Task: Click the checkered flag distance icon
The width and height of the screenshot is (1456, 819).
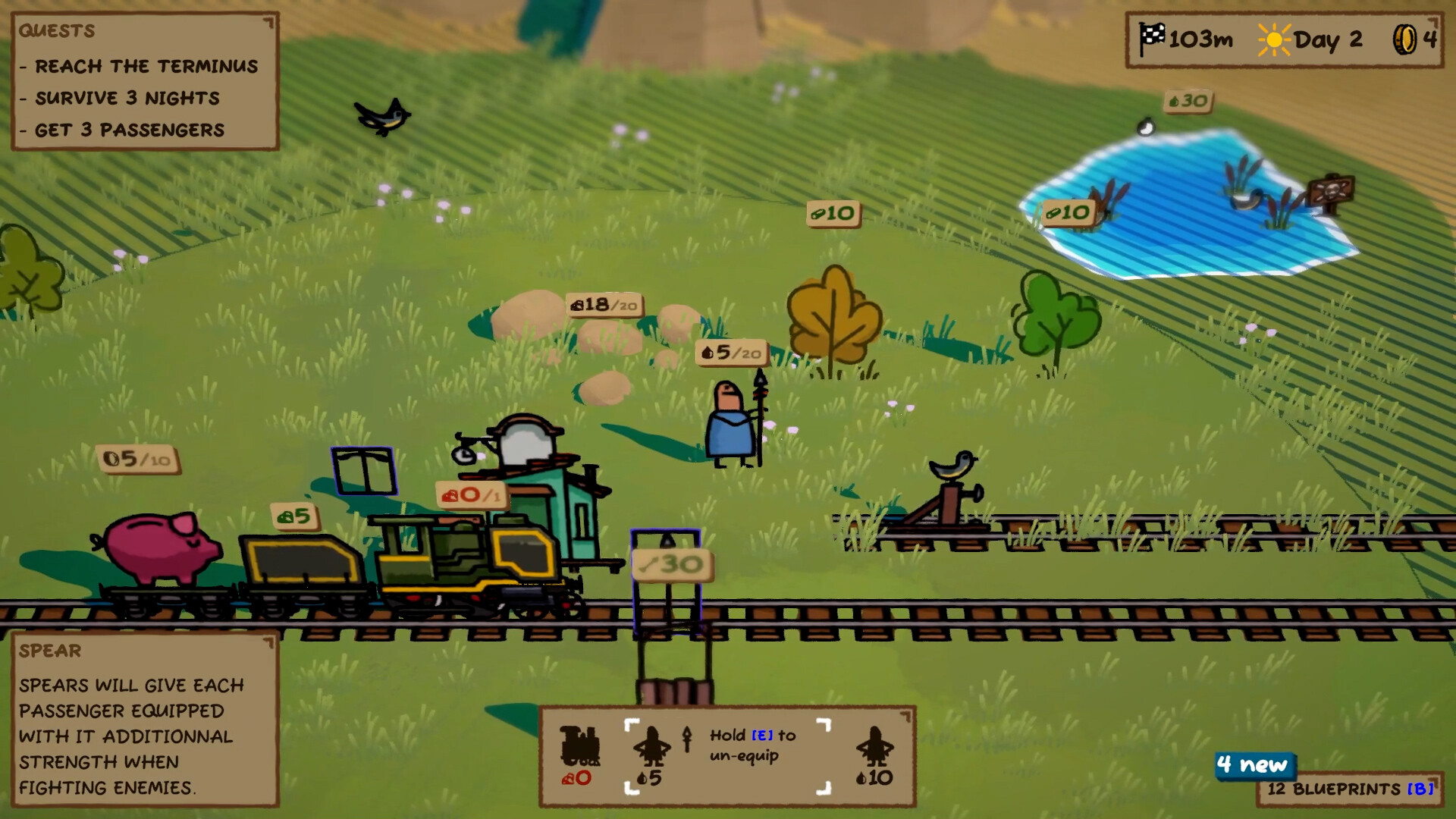Action: (1151, 36)
